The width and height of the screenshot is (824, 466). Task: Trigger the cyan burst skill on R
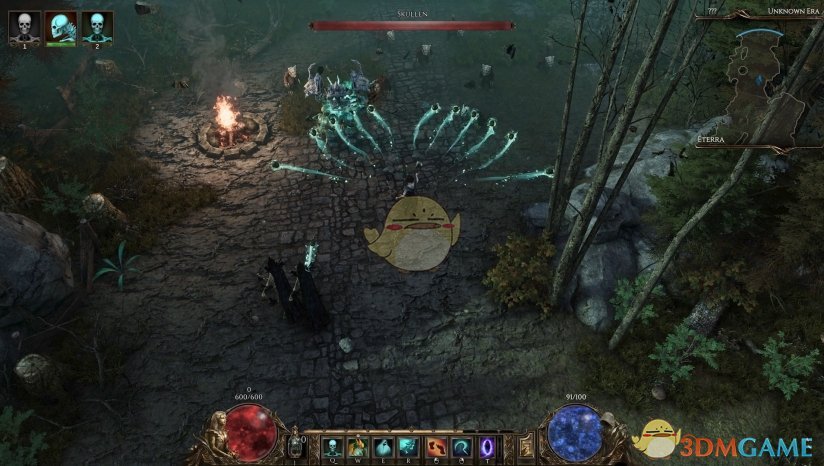click(x=408, y=445)
